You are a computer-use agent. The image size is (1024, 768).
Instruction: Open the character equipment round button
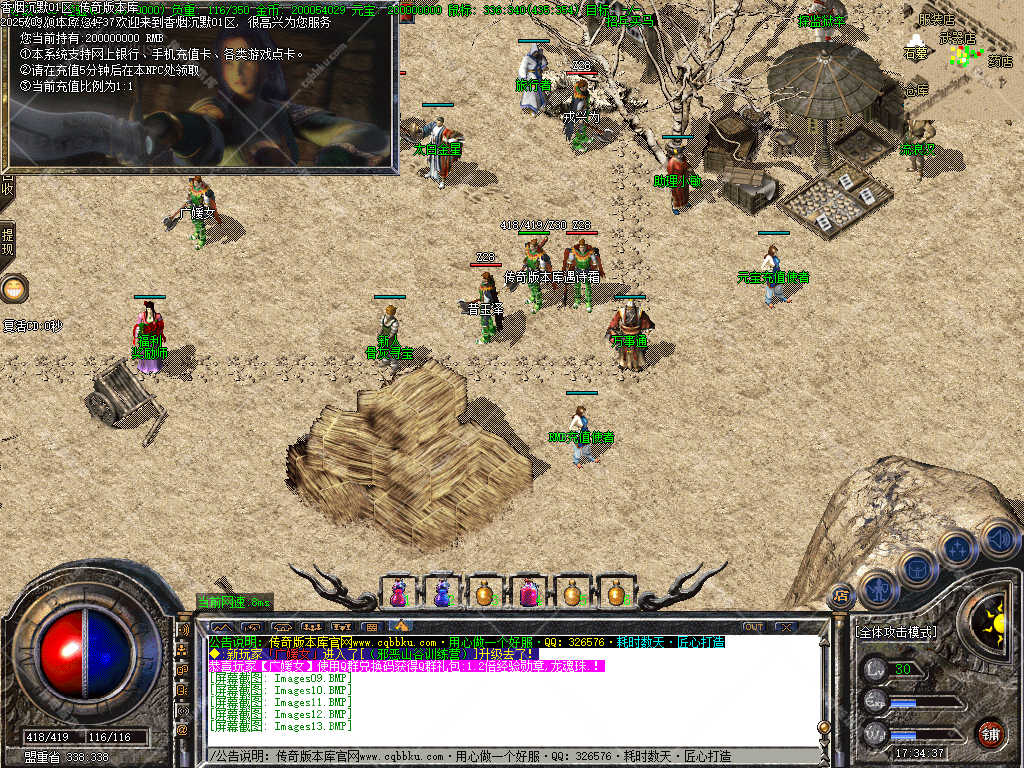877,590
